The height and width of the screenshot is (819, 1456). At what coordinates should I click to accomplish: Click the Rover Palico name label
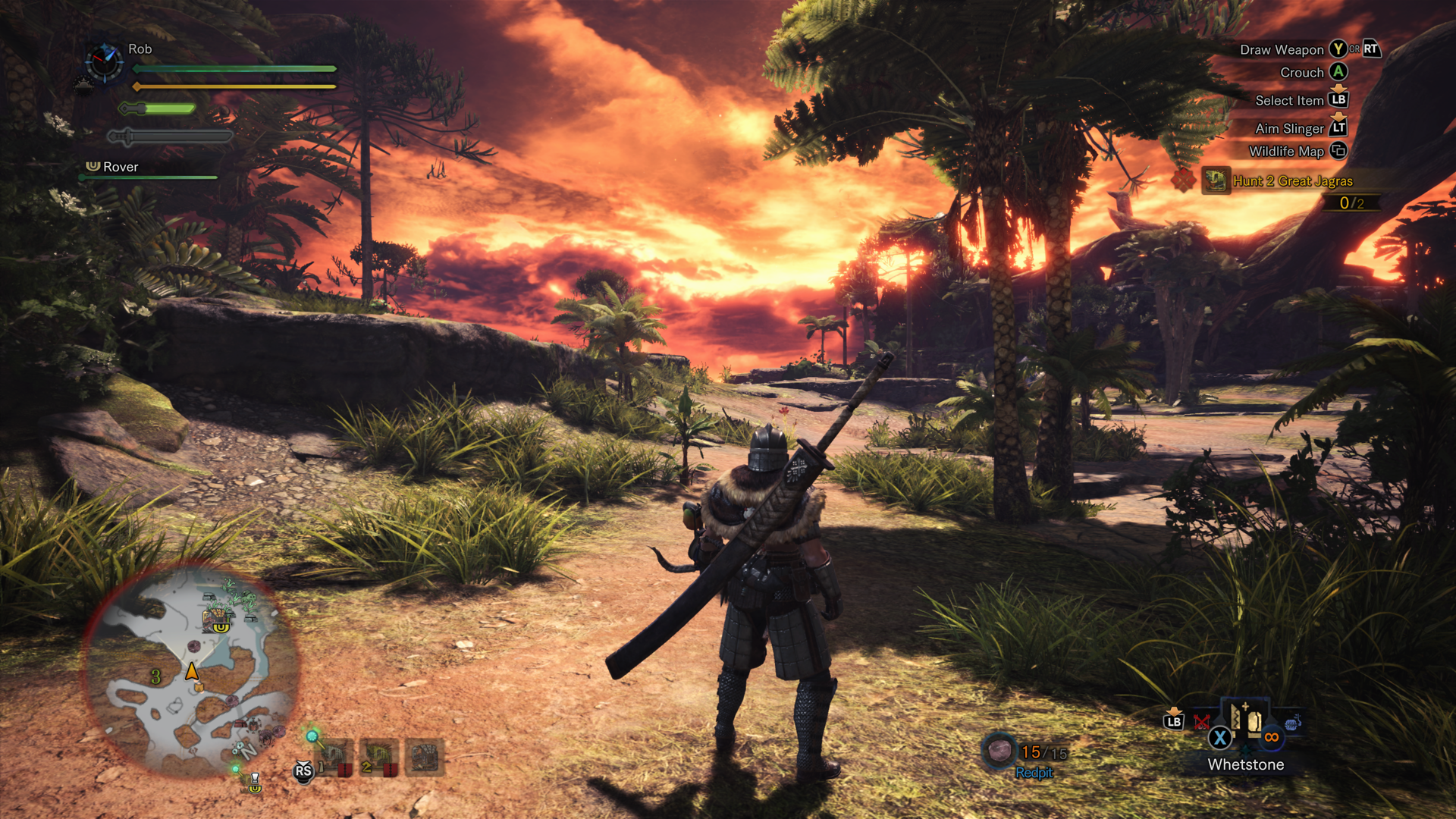[x=121, y=167]
